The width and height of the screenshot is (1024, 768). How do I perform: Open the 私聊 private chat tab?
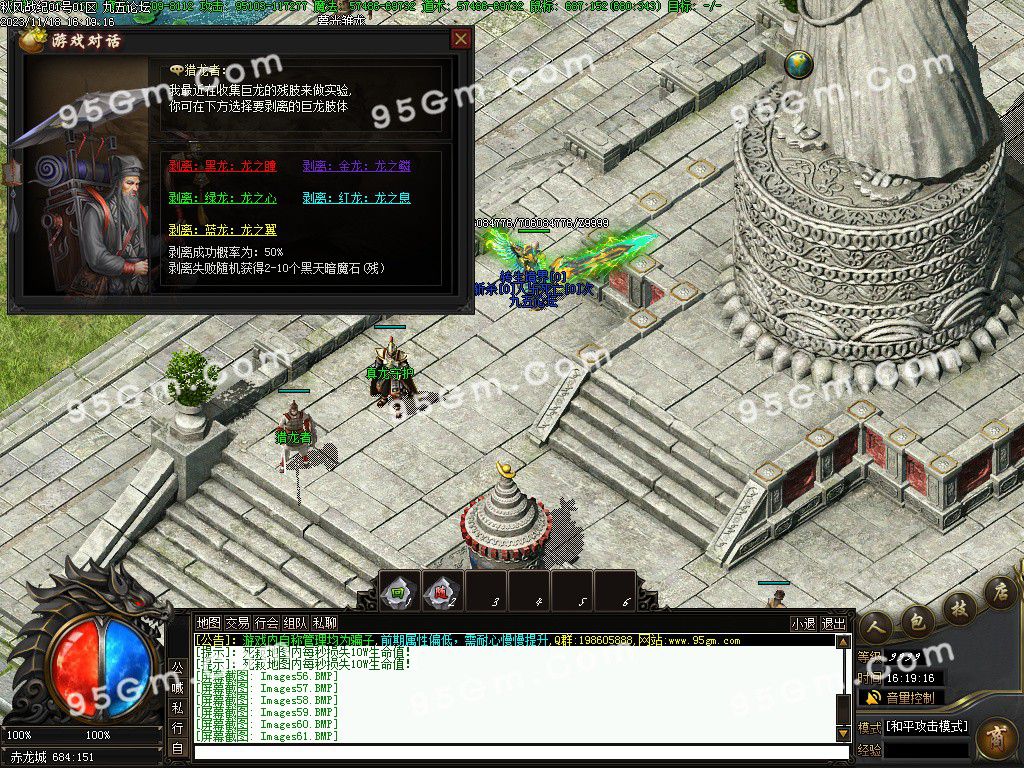click(x=325, y=623)
